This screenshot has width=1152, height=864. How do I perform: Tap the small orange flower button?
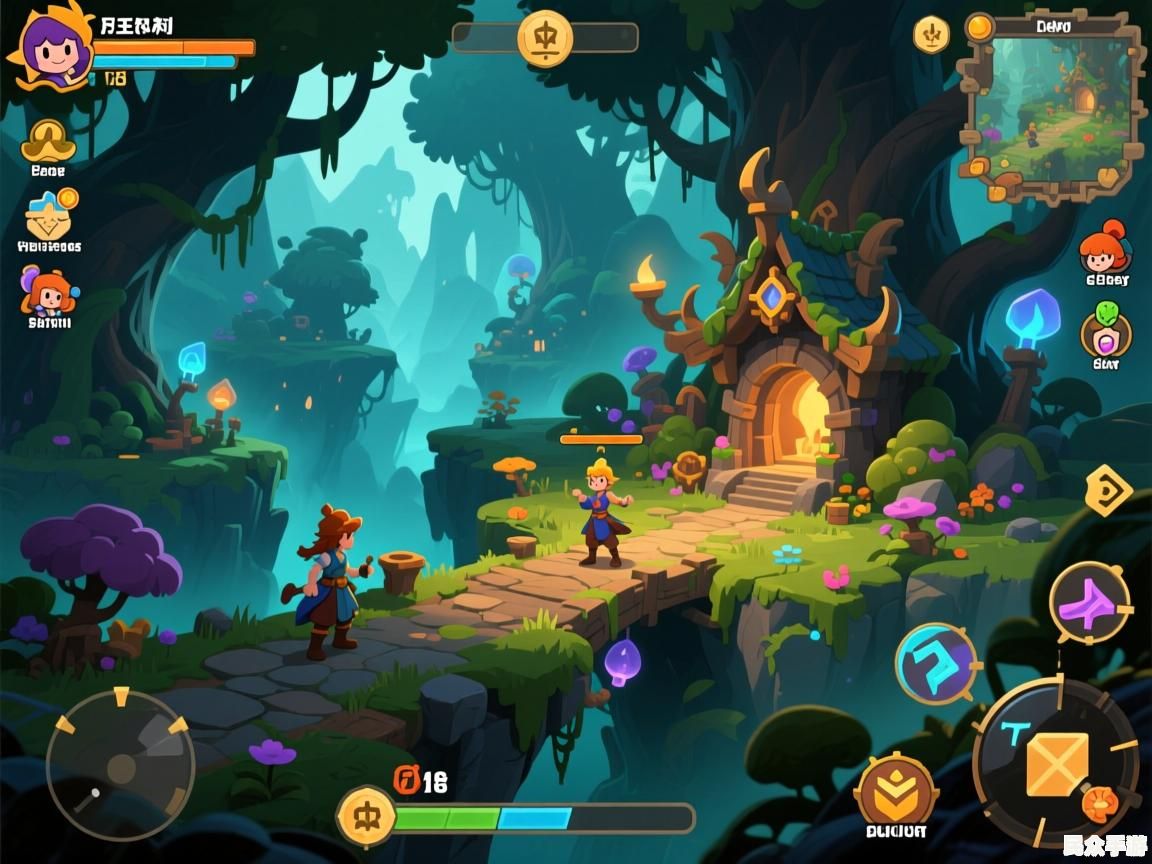1100,803
